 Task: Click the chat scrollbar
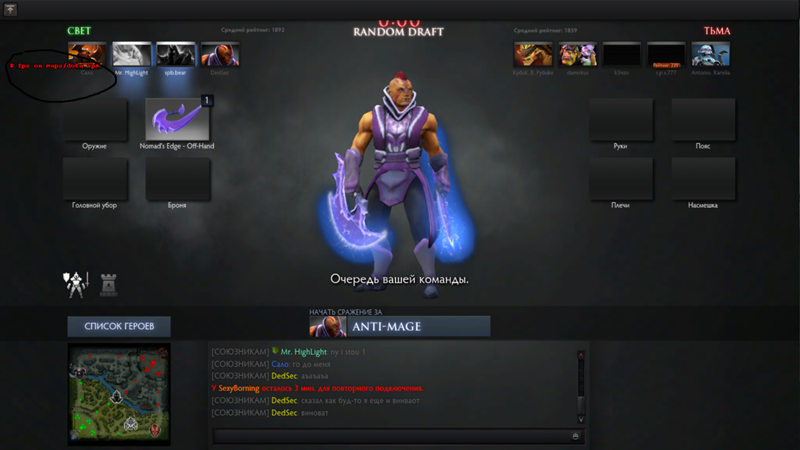[x=580, y=385]
